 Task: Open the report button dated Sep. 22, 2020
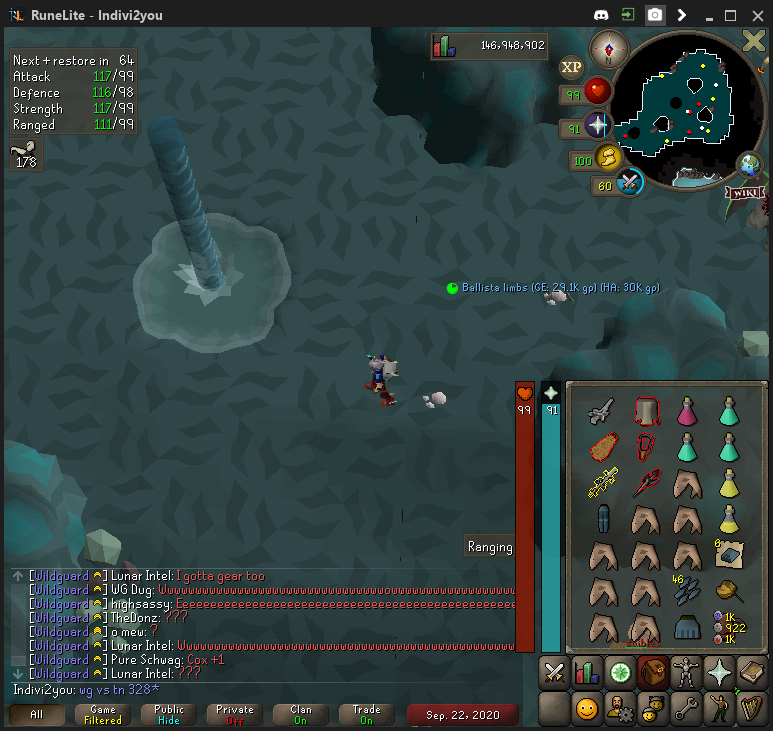(x=462, y=714)
